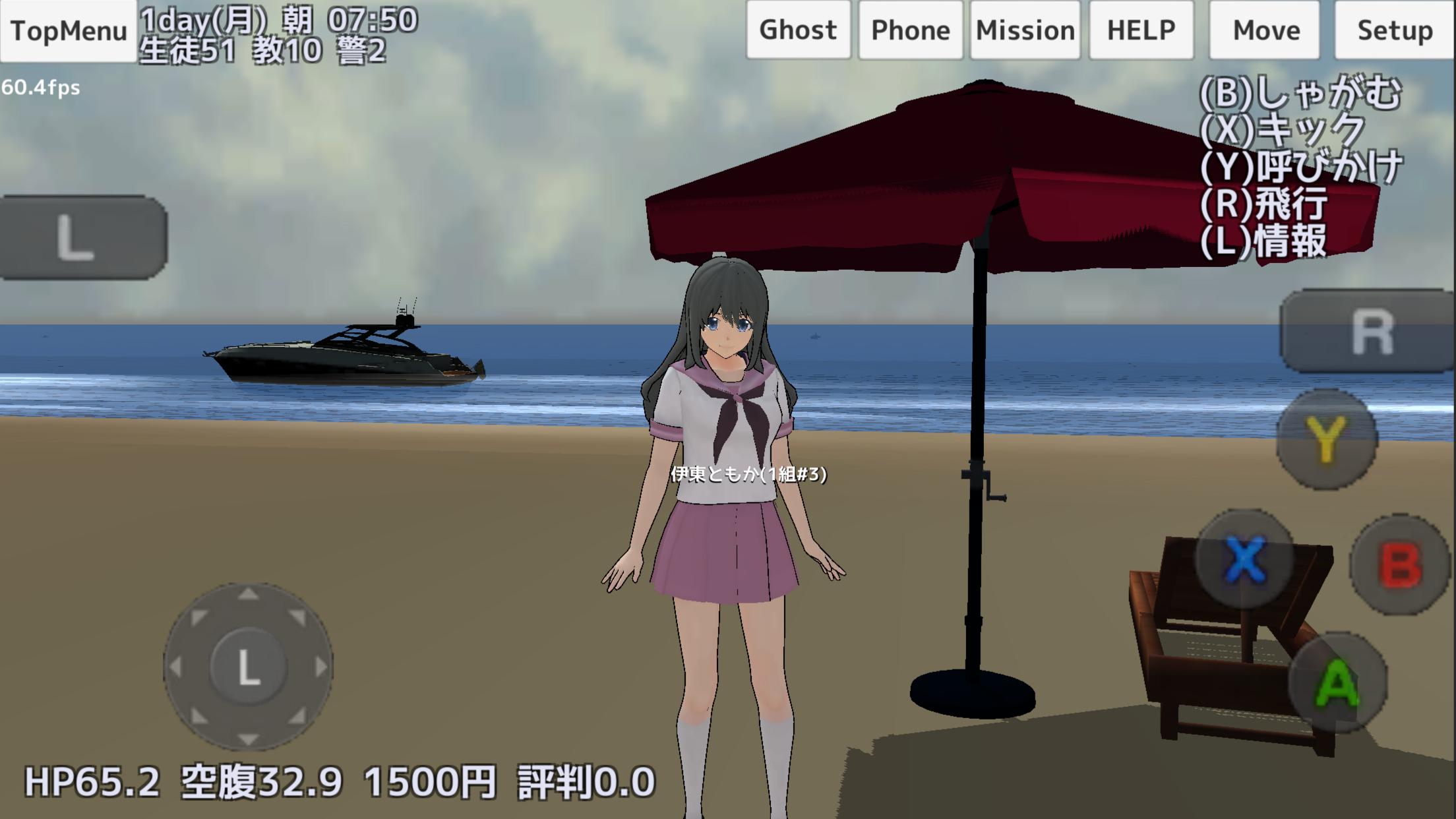Open the Move destination selector
Screen dimensions: 1456x819
(x=1265, y=29)
